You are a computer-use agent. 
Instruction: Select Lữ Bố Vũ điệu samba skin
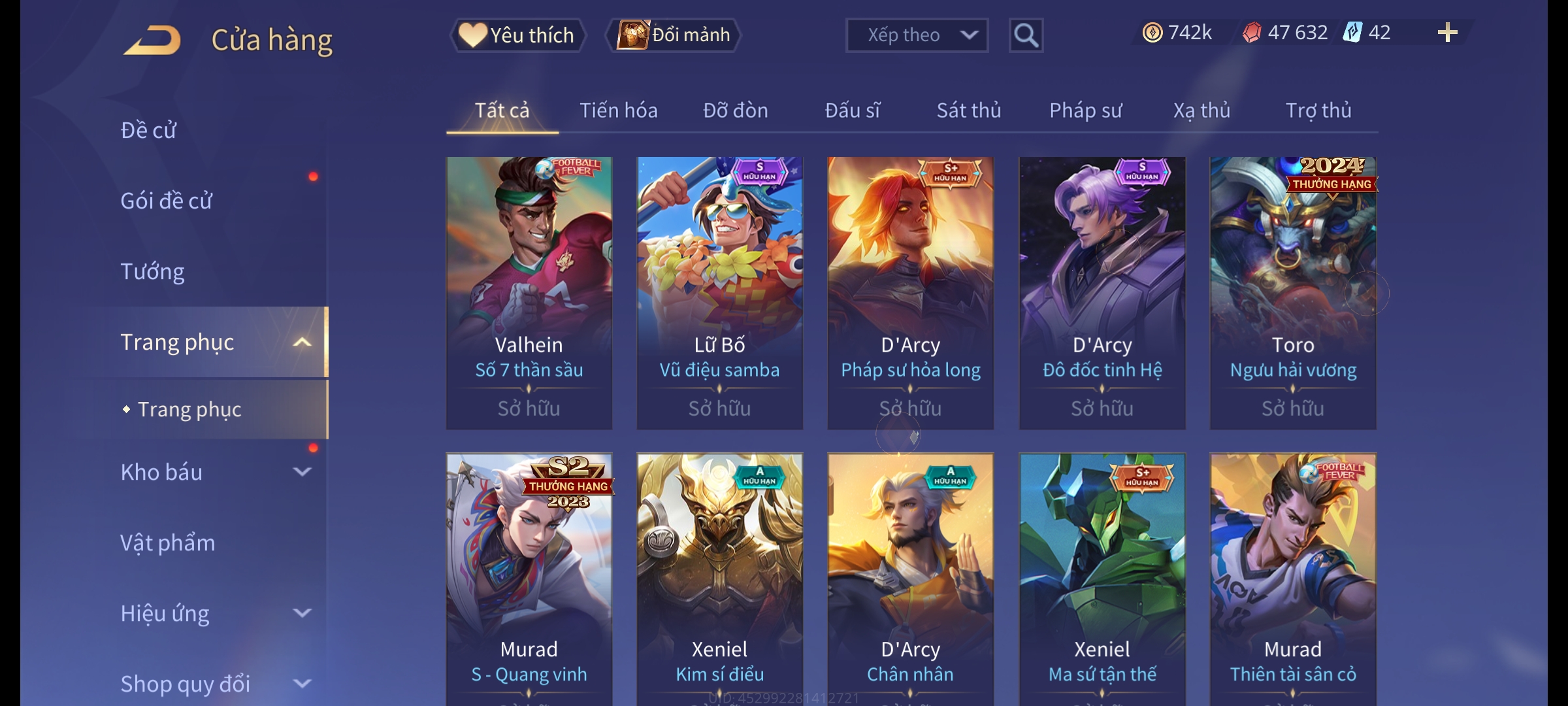point(719,292)
